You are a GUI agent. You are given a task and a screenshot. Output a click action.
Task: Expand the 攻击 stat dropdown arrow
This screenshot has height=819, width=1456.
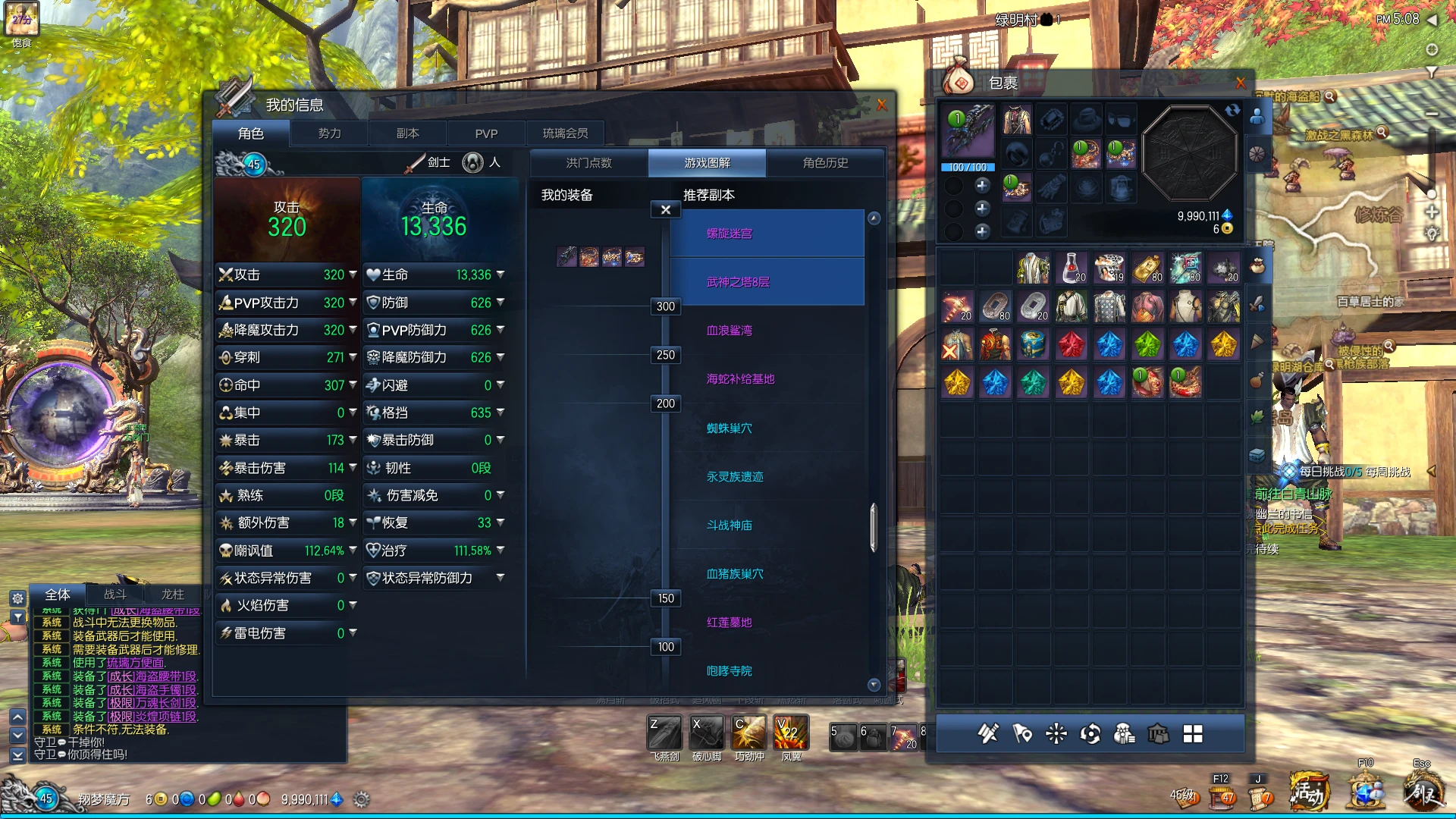tap(353, 275)
